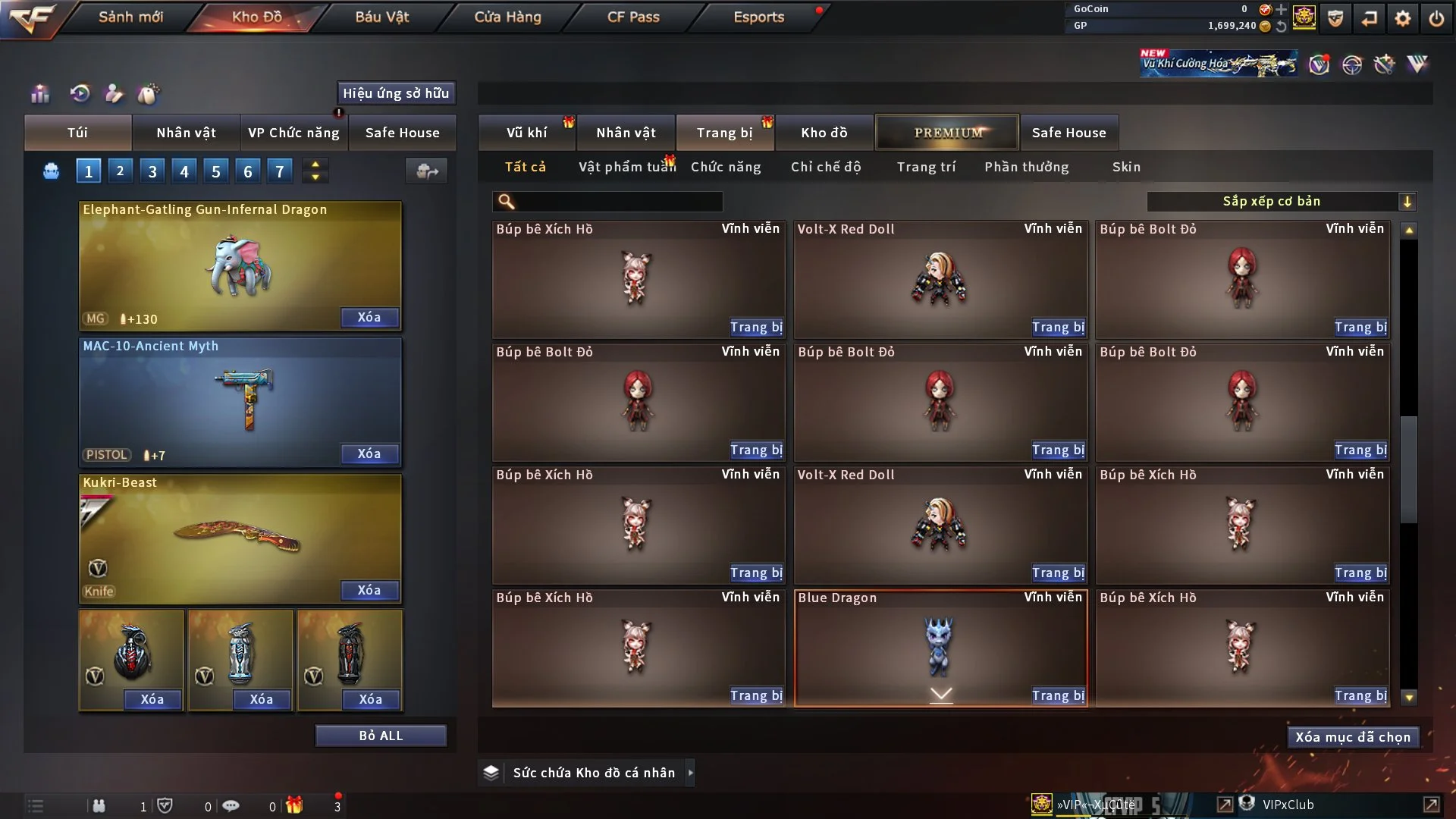This screenshot has width=1456, height=819.
Task: Click Xóa mục đã chọn button
Action: (1353, 737)
